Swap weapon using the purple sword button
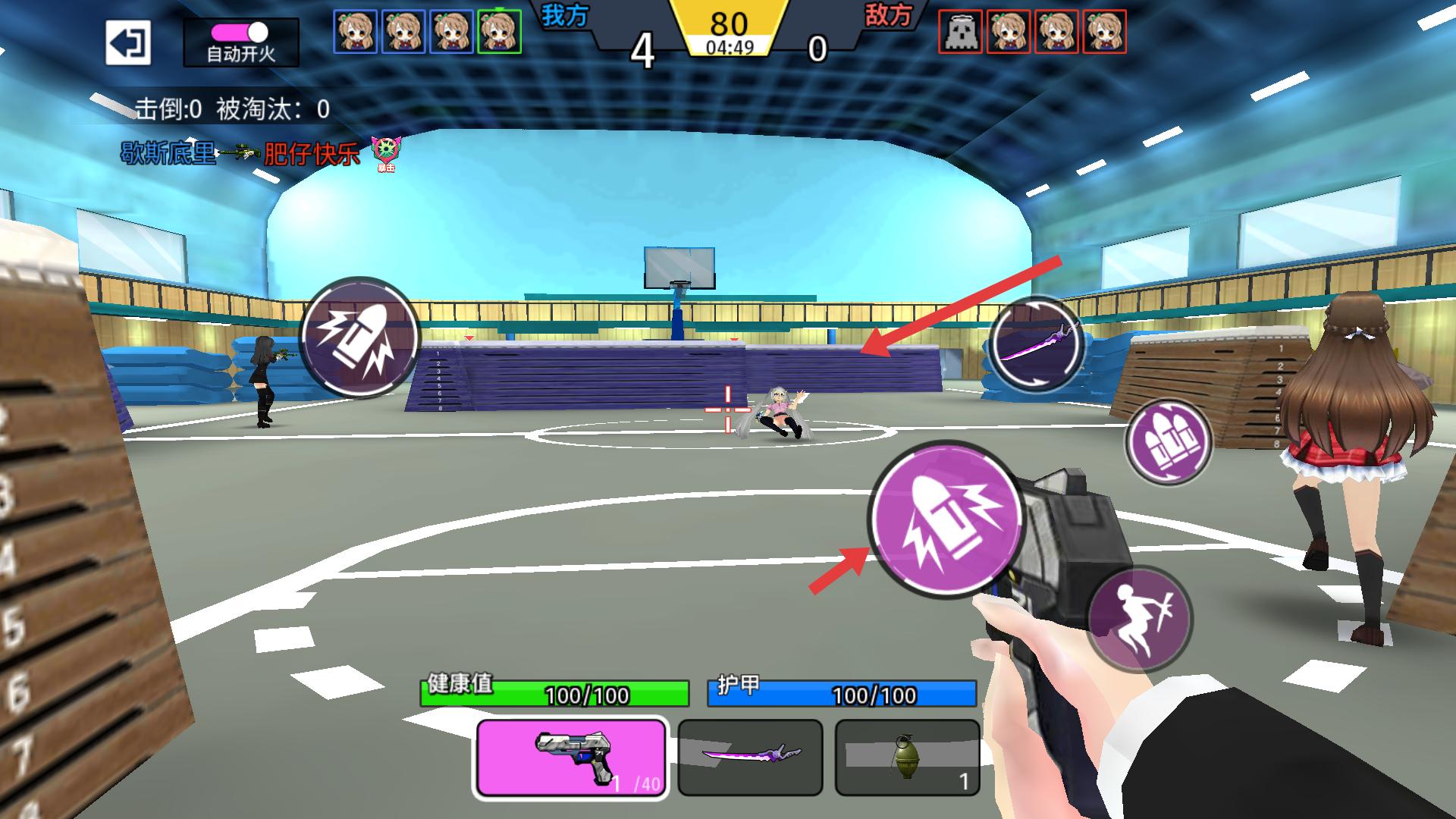1456x819 pixels. 1037,343
